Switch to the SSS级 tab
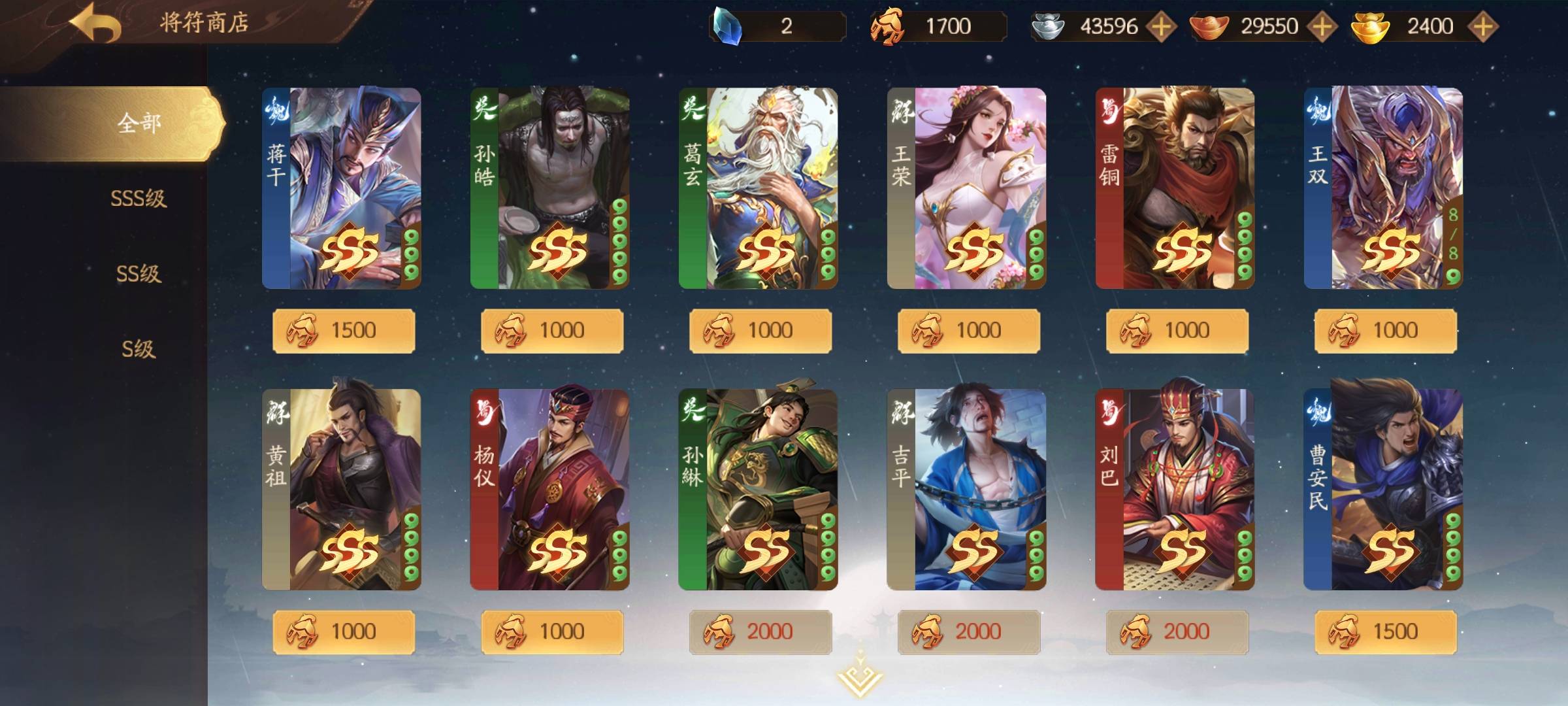Viewport: 1568px width, 706px height. [x=139, y=198]
